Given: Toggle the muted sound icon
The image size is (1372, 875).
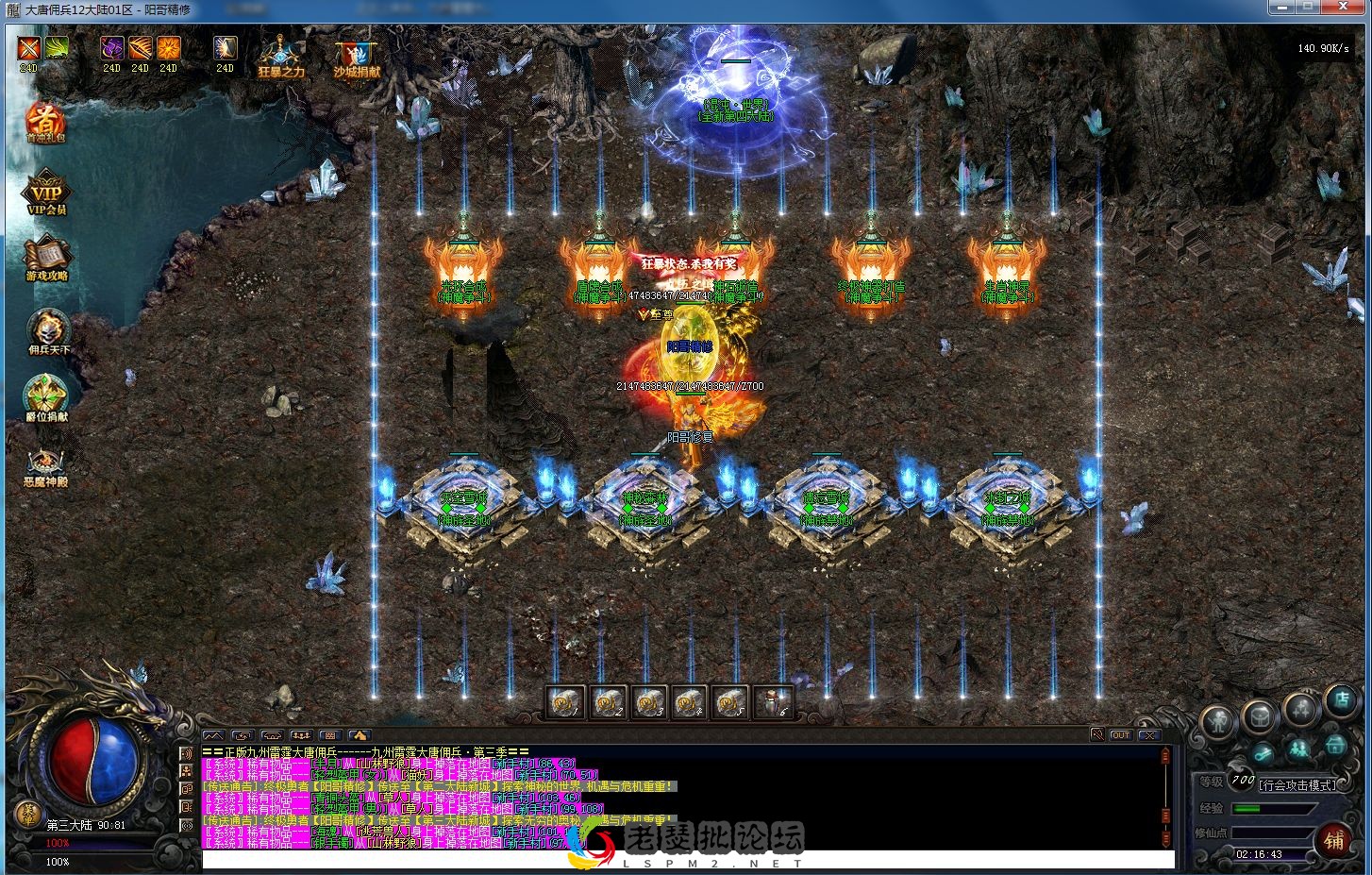Looking at the screenshot, I should (x=1096, y=734).
